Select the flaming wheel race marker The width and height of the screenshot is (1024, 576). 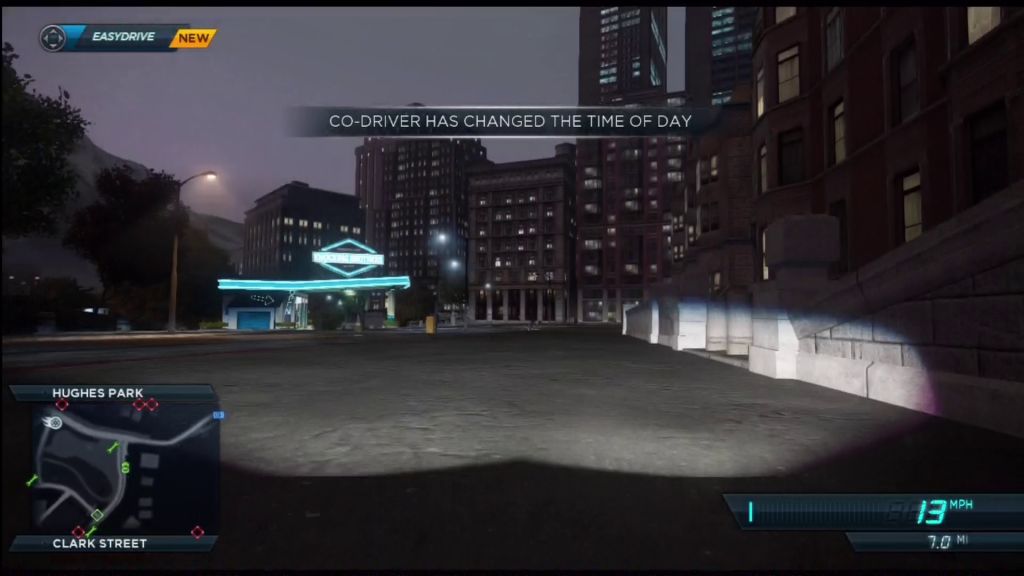pyautogui.click(x=55, y=424)
